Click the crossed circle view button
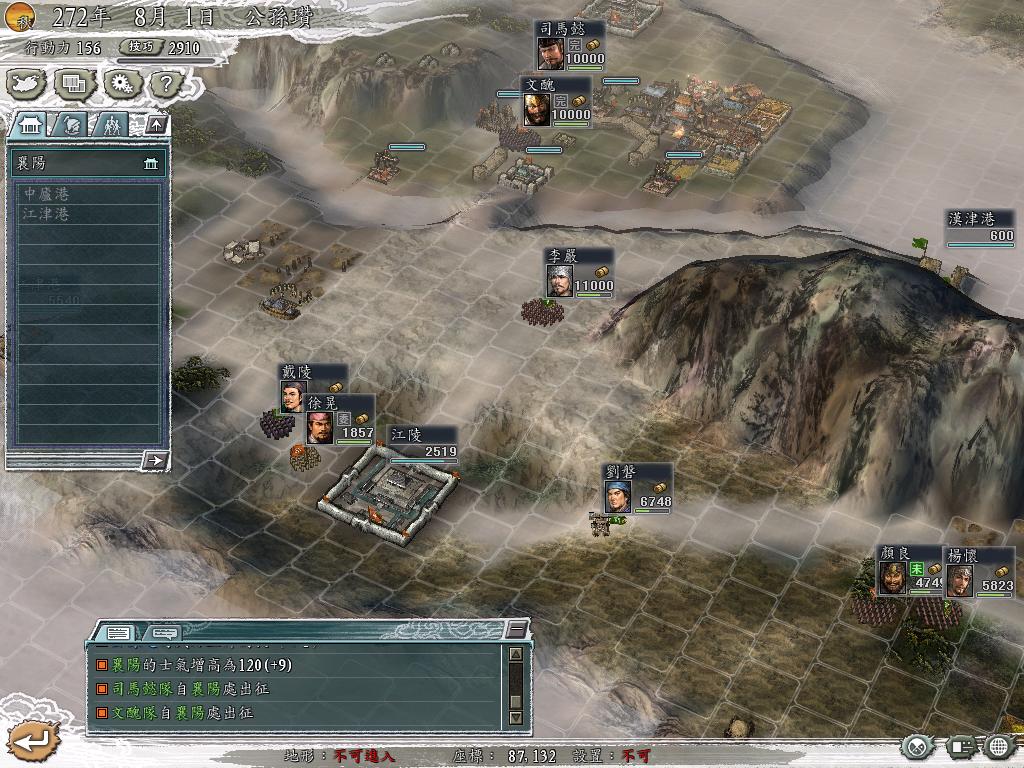This screenshot has height=768, width=1024. pos(919,746)
